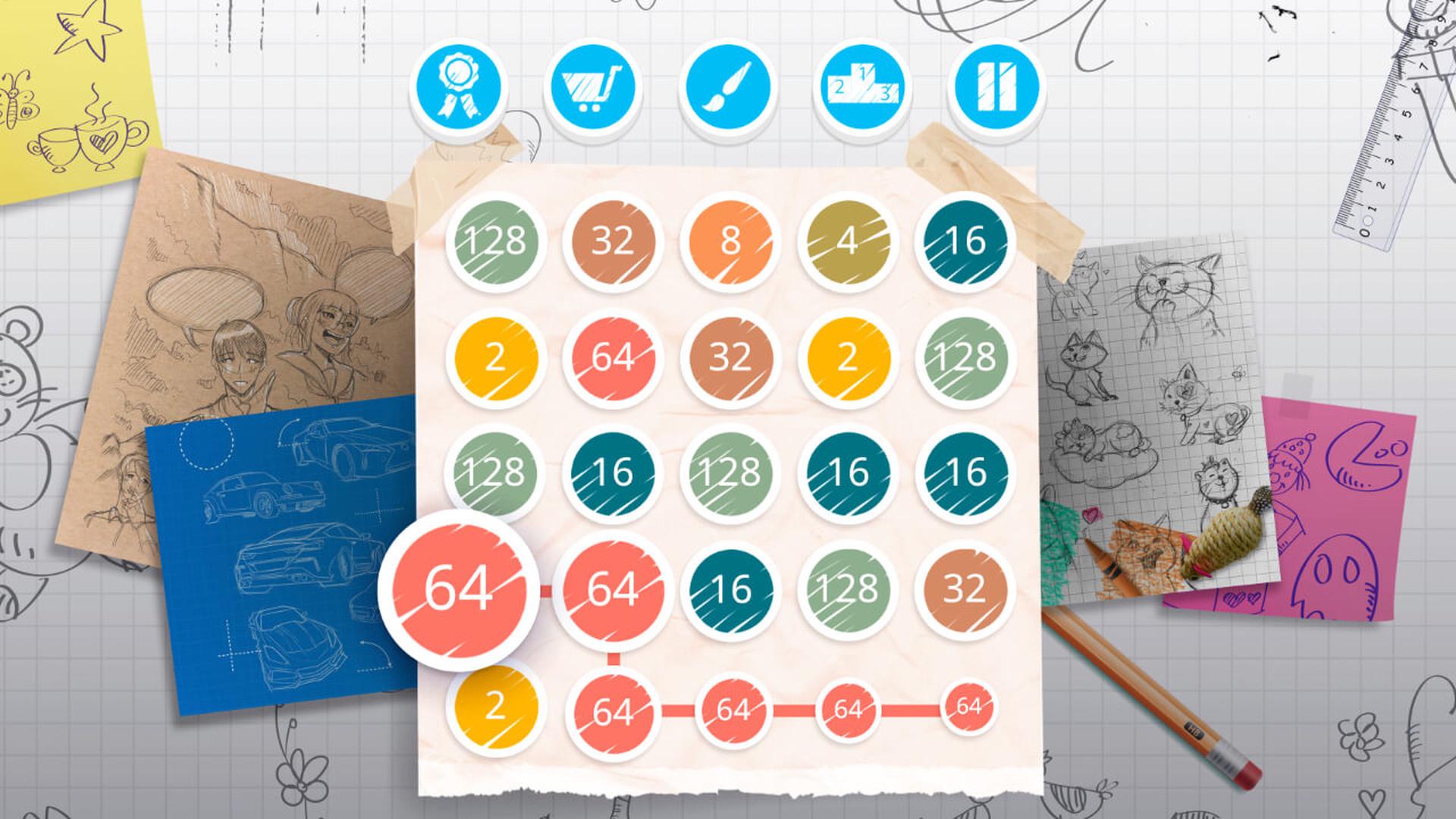The height and width of the screenshot is (819, 1456).
Task: Select the green 128 tile in the second row rightmost
Action: click(965, 356)
